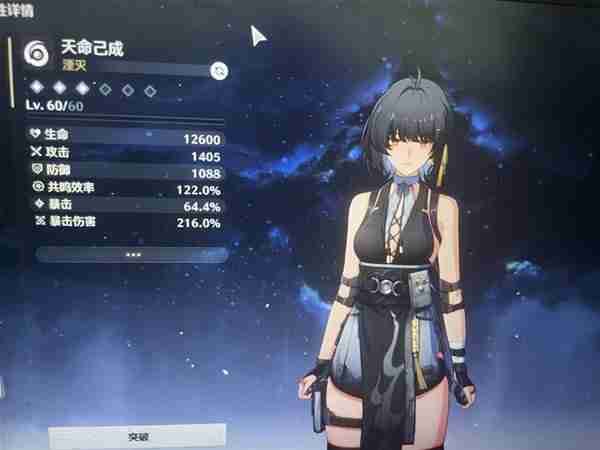The image size is (600, 450).
Task: Click the 突破 ascension button
Action: tap(137, 437)
